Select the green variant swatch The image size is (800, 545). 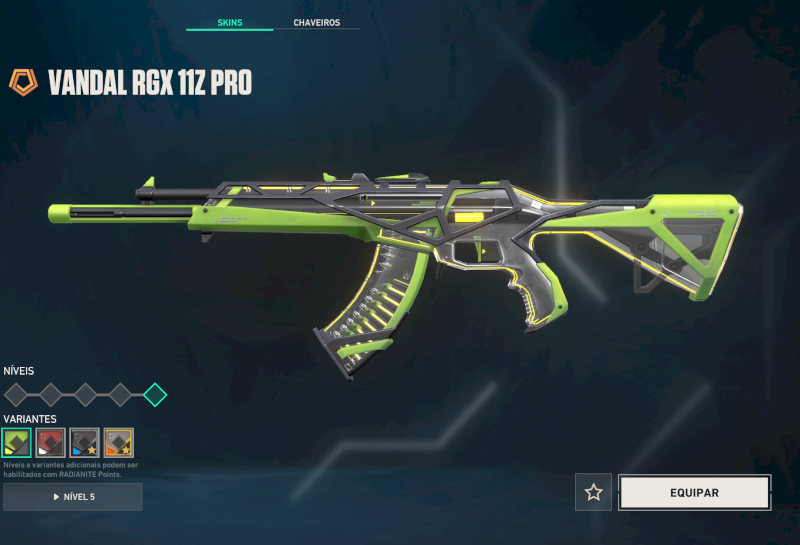point(17,442)
